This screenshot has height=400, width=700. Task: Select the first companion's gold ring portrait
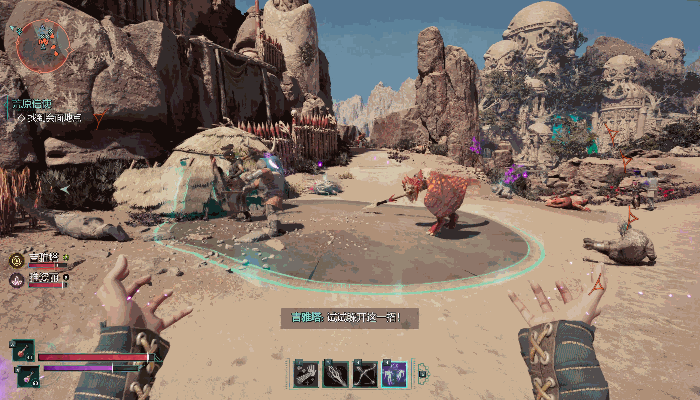click(16, 259)
